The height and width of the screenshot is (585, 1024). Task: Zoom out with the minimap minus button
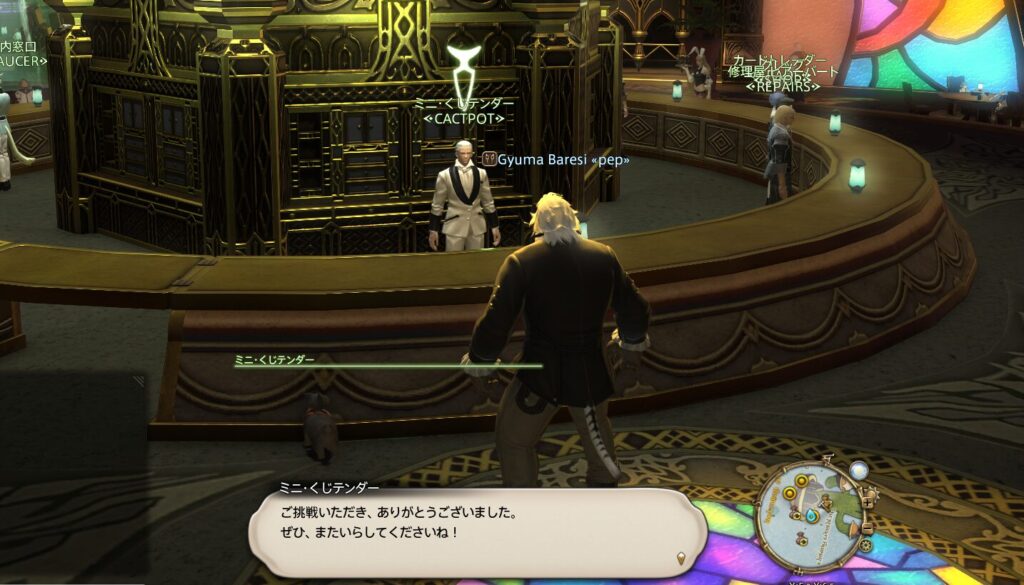(867, 529)
